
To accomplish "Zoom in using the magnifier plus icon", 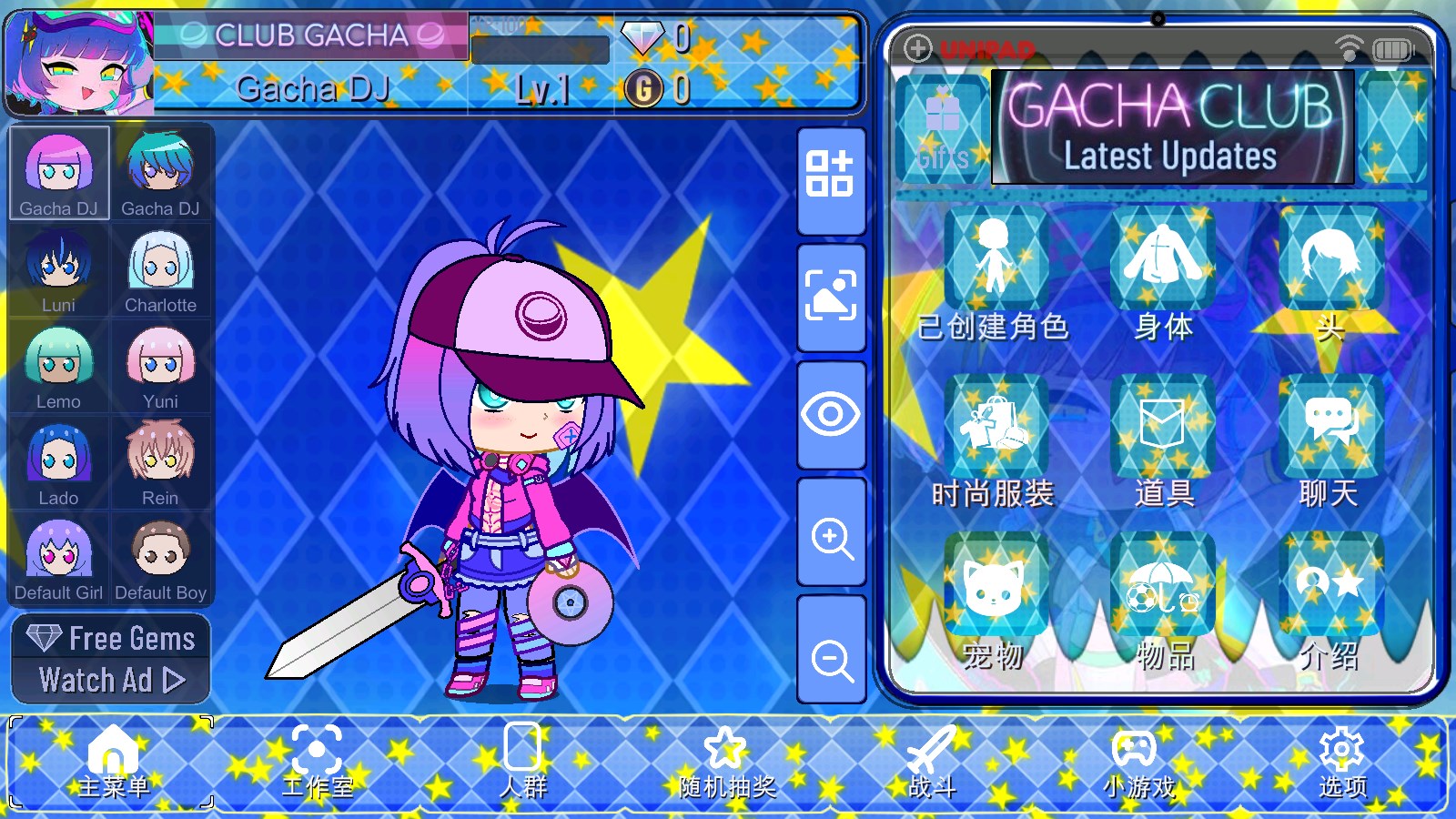I will click(831, 539).
